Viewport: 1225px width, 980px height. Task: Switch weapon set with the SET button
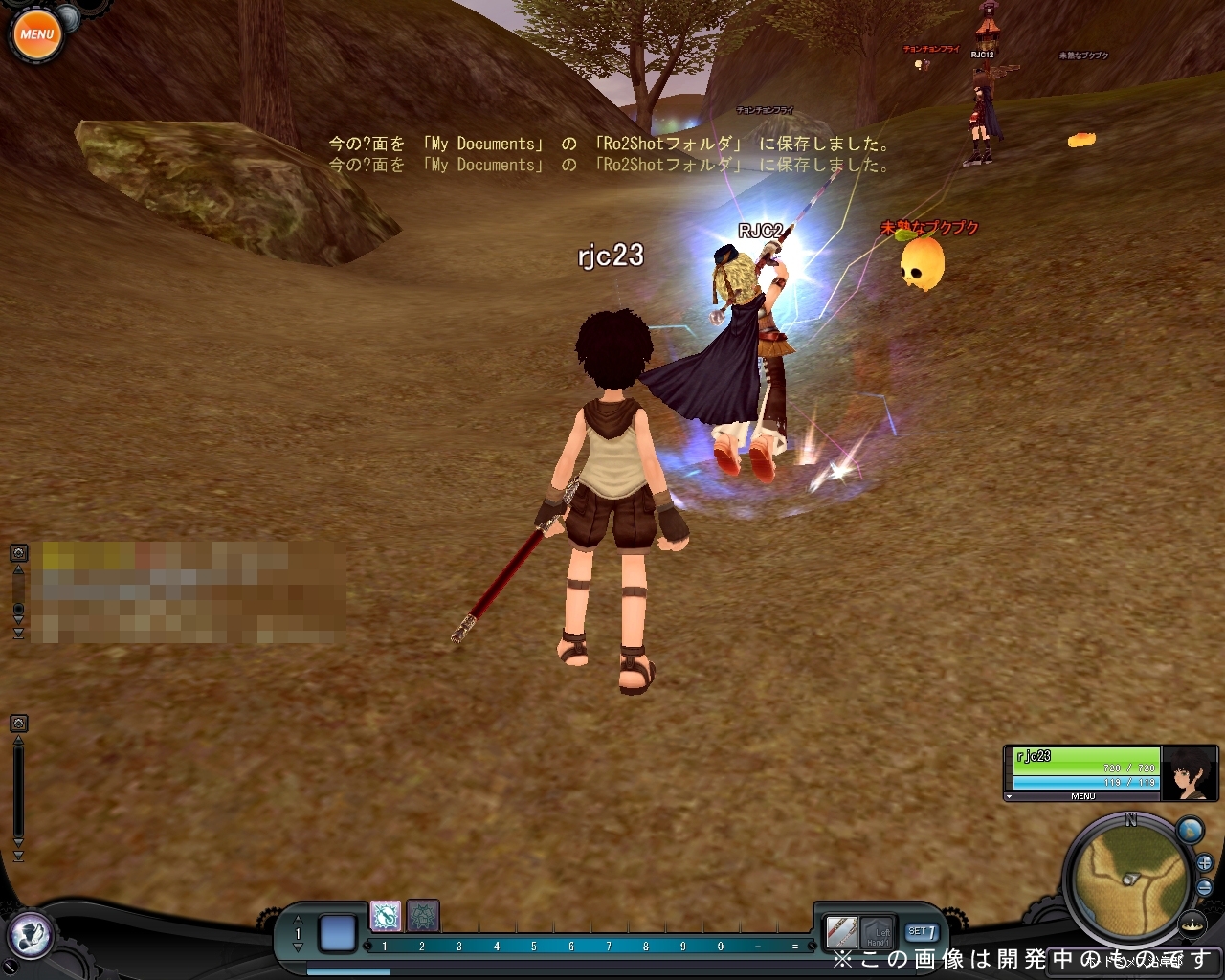(x=922, y=931)
